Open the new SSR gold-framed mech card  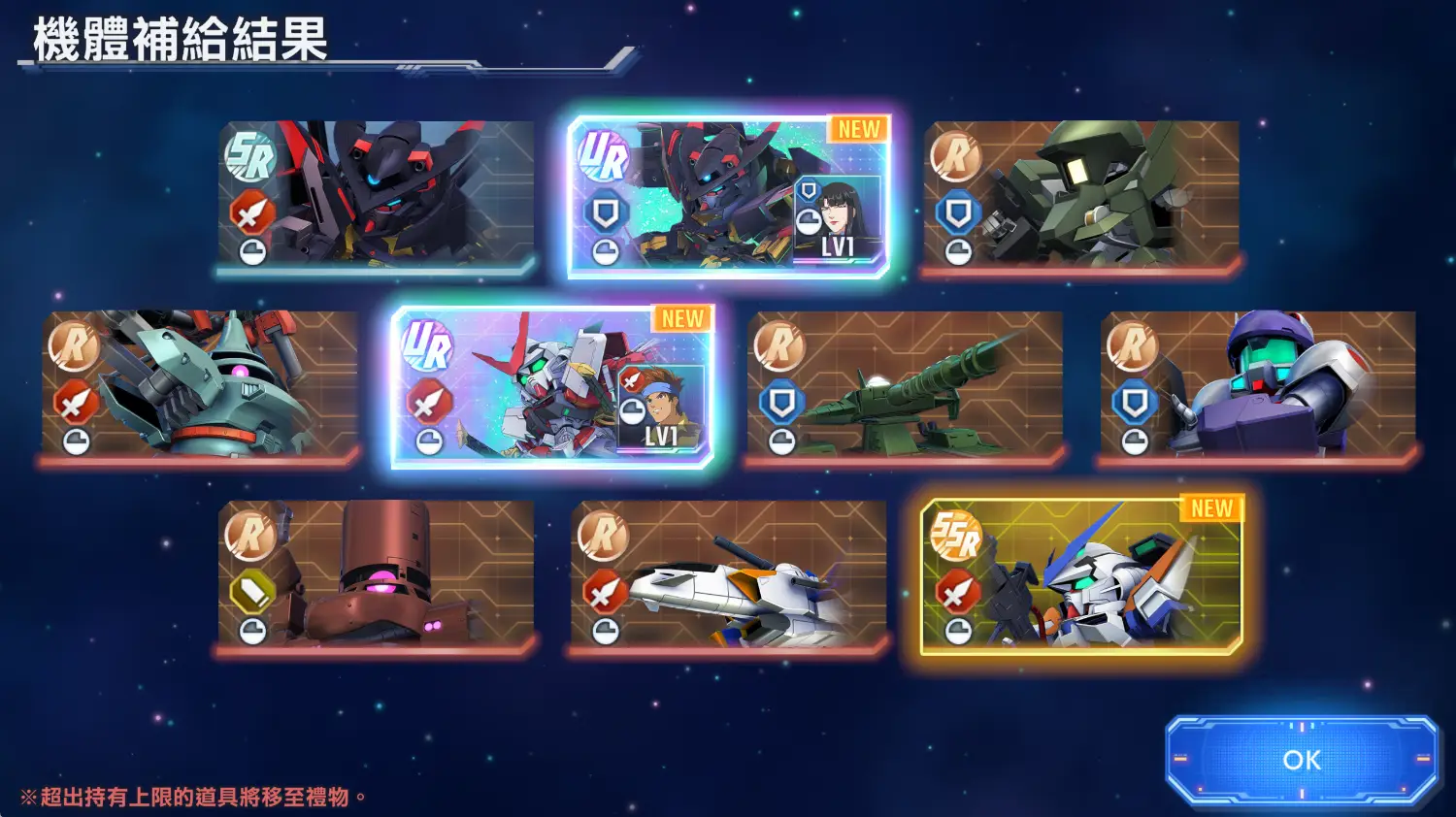1081,574
